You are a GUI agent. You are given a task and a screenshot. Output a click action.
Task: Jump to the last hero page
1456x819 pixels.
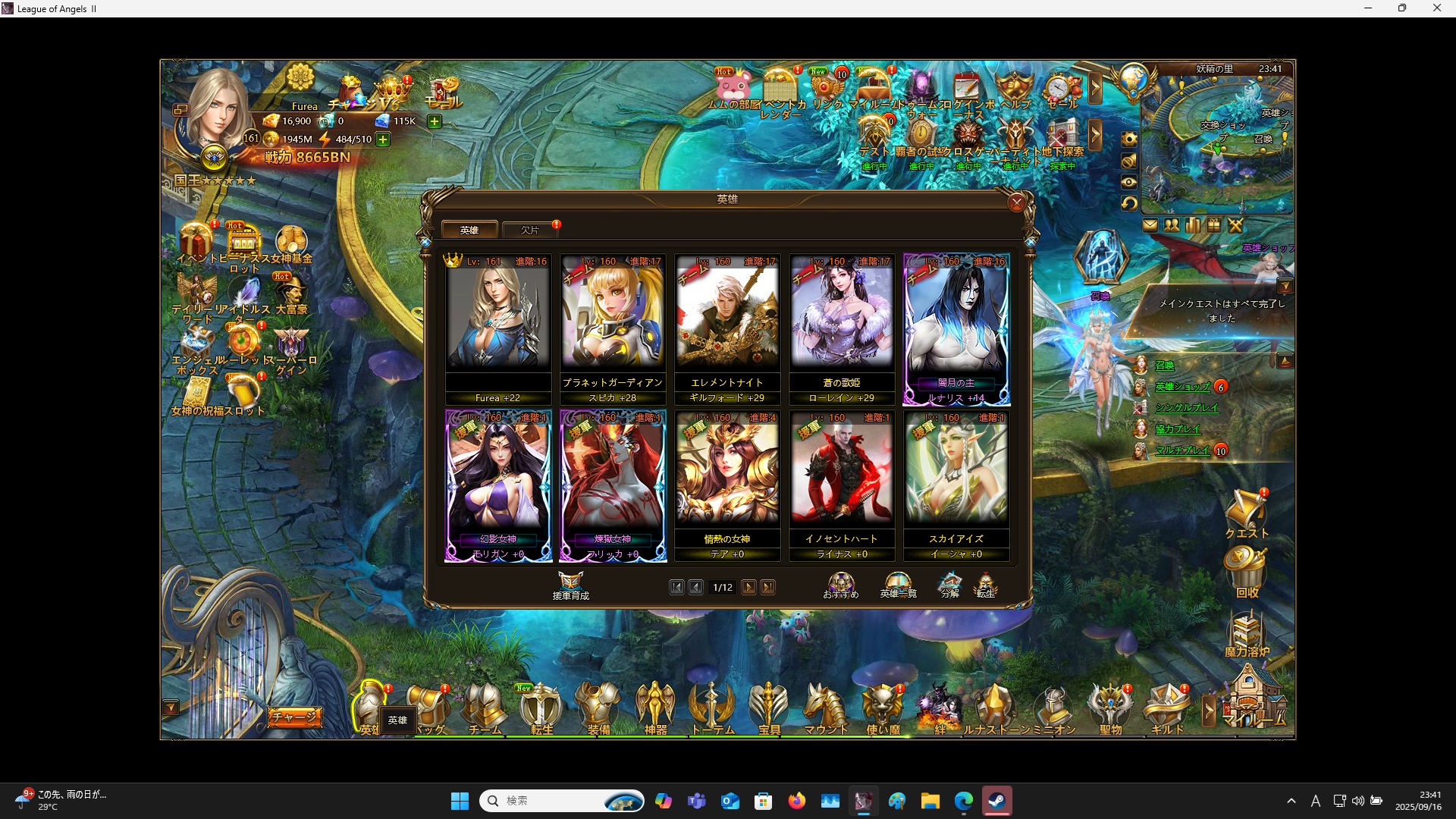point(768,588)
